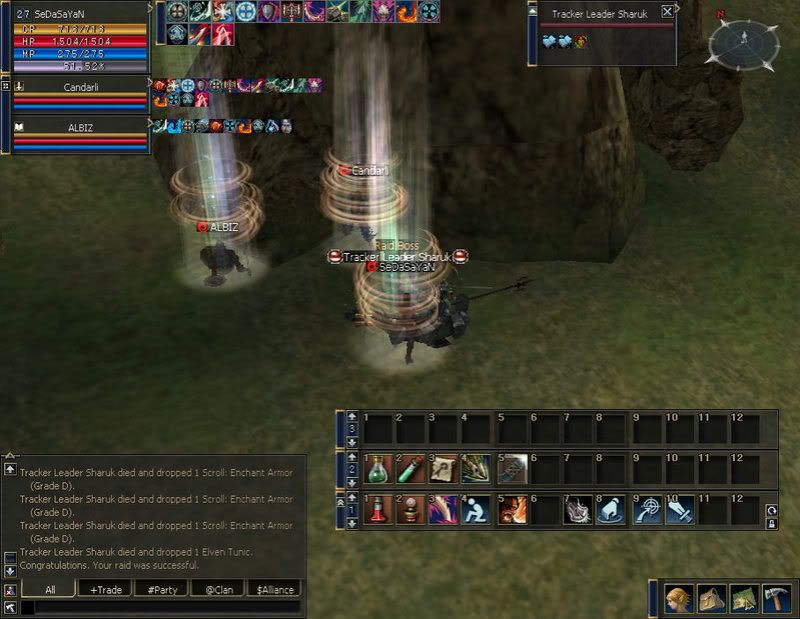This screenshot has height=619, width=800.
Task: Activate the sitting figure action icon
Action: click(x=477, y=510)
